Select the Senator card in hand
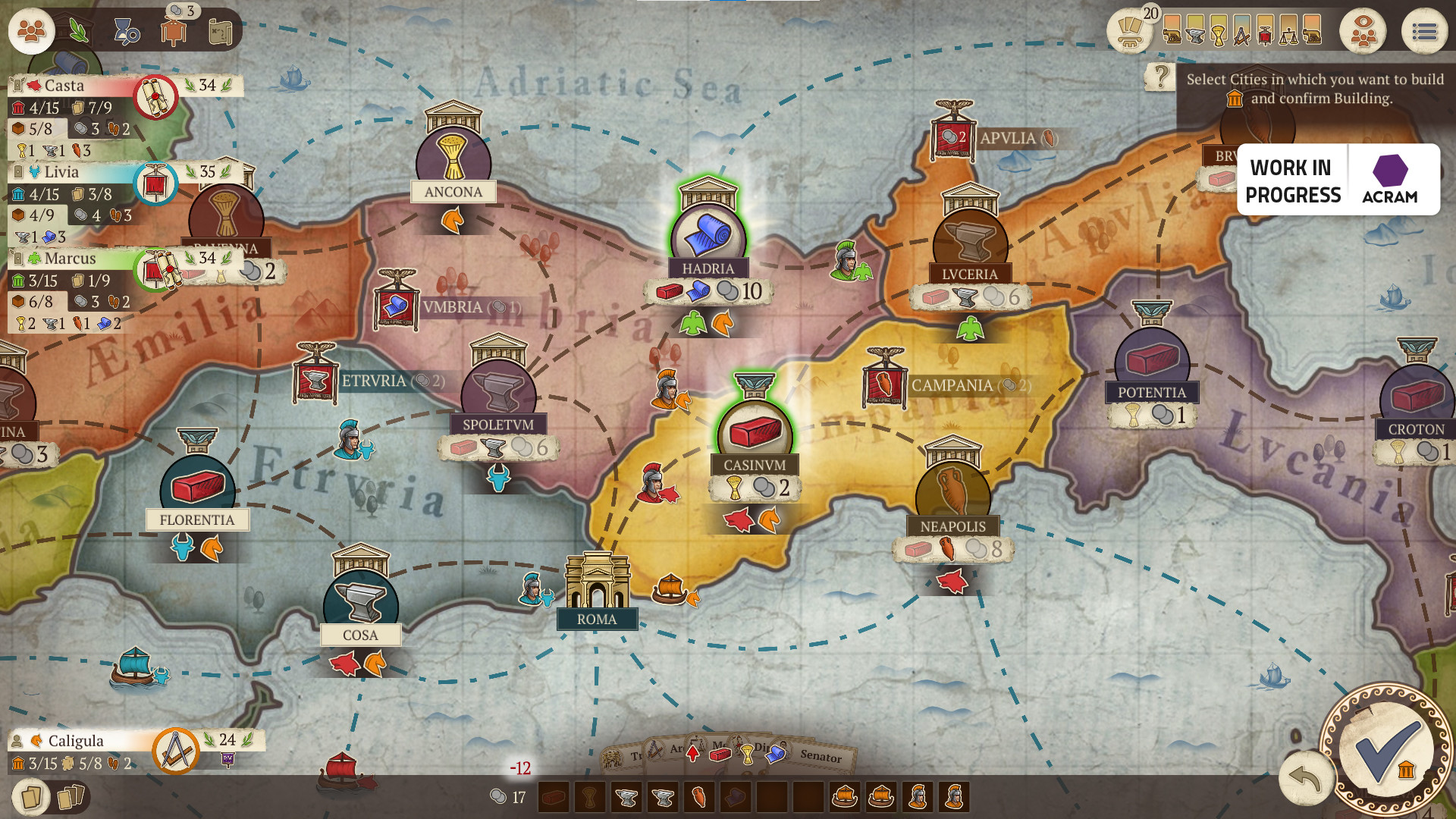The height and width of the screenshot is (819, 1456). (822, 756)
